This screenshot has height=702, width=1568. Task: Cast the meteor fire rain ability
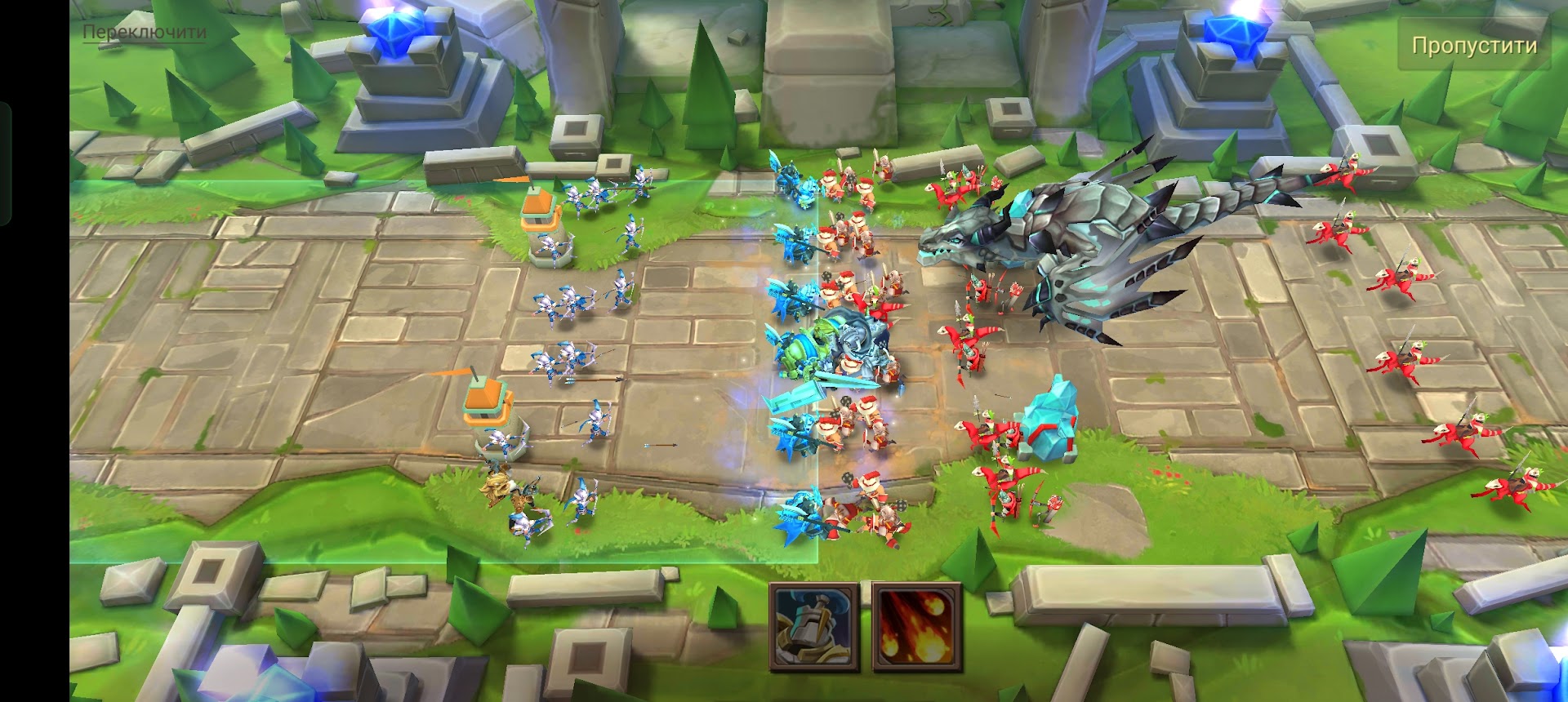tap(916, 627)
